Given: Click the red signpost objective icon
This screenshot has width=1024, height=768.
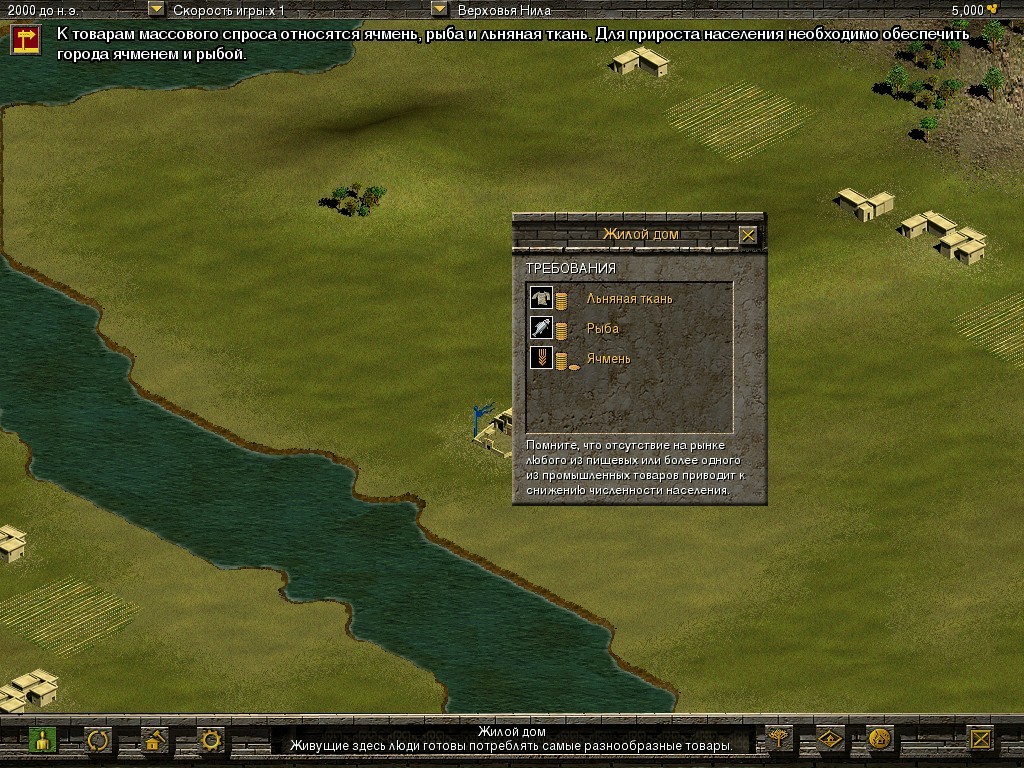Looking at the screenshot, I should tap(25, 39).
